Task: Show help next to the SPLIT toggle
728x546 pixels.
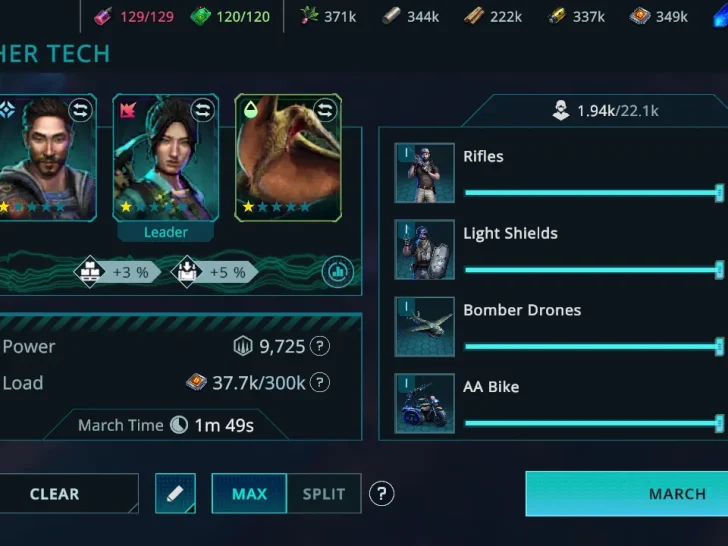Action: pos(381,493)
